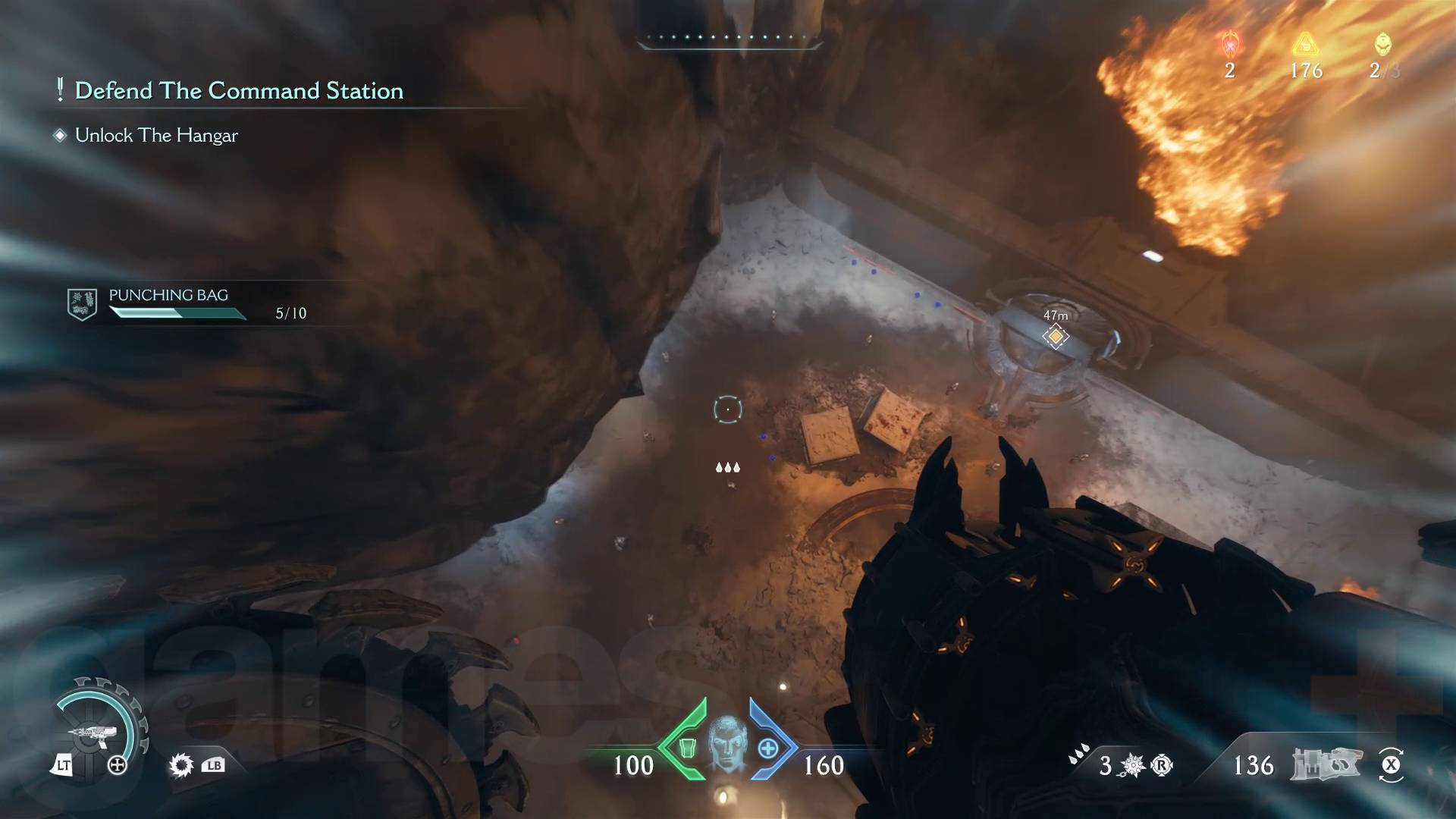Click the compass strip at top center
1456x819 pixels.
pos(728,38)
